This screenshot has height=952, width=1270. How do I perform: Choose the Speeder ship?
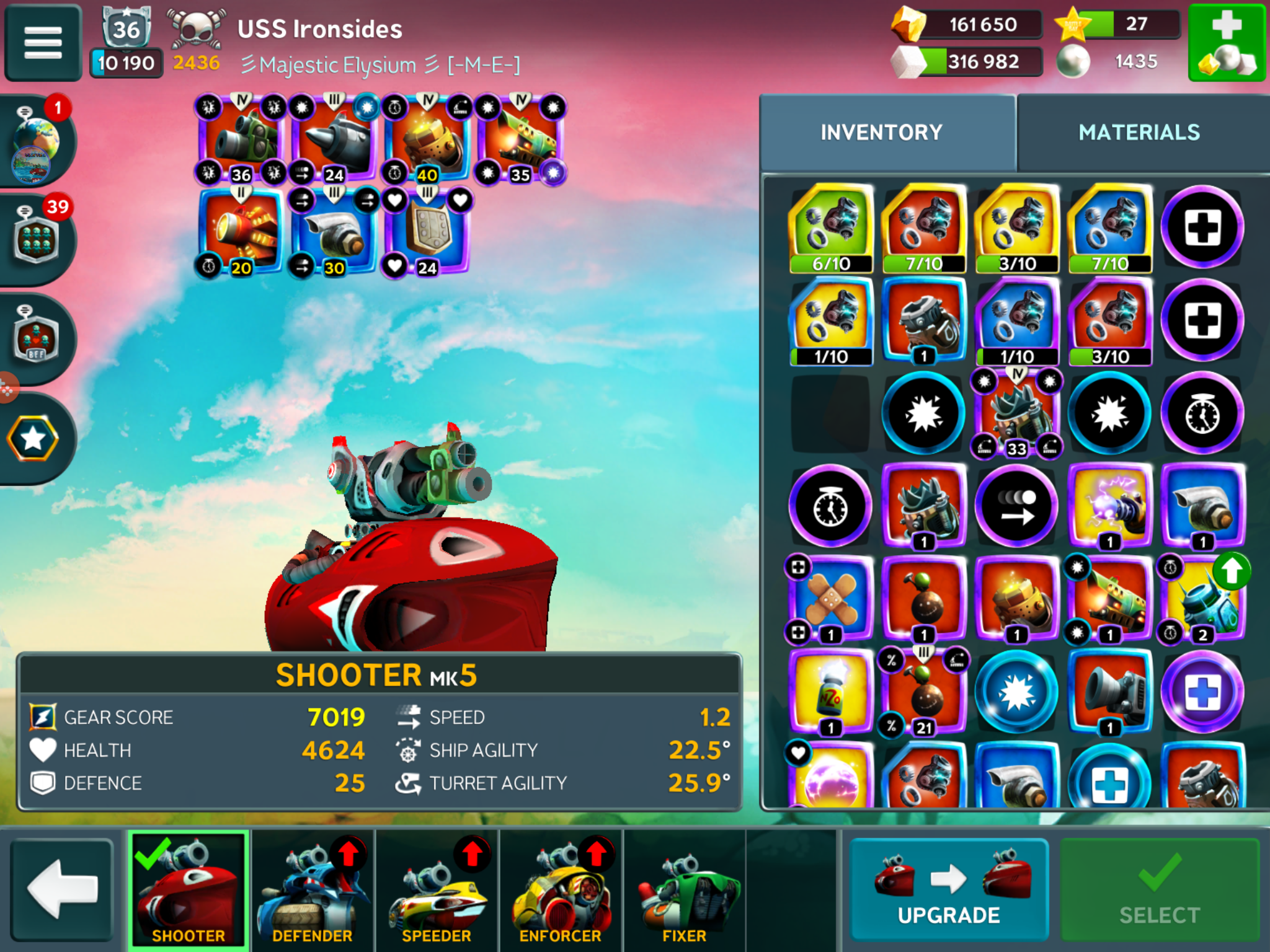coord(437,889)
